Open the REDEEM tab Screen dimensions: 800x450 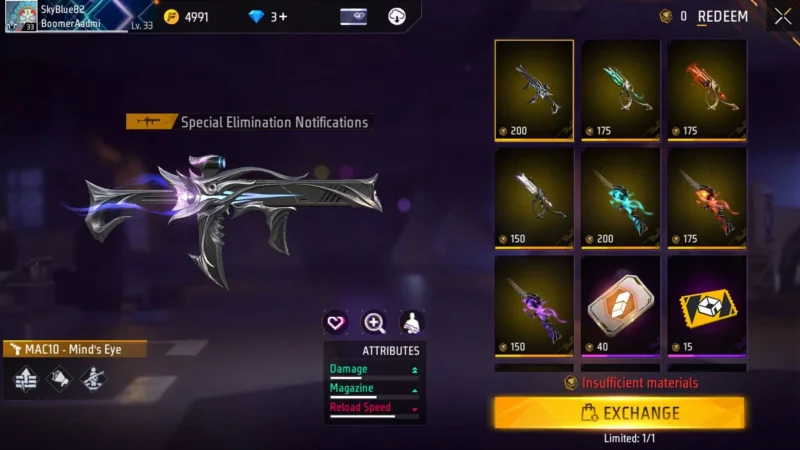pos(722,16)
